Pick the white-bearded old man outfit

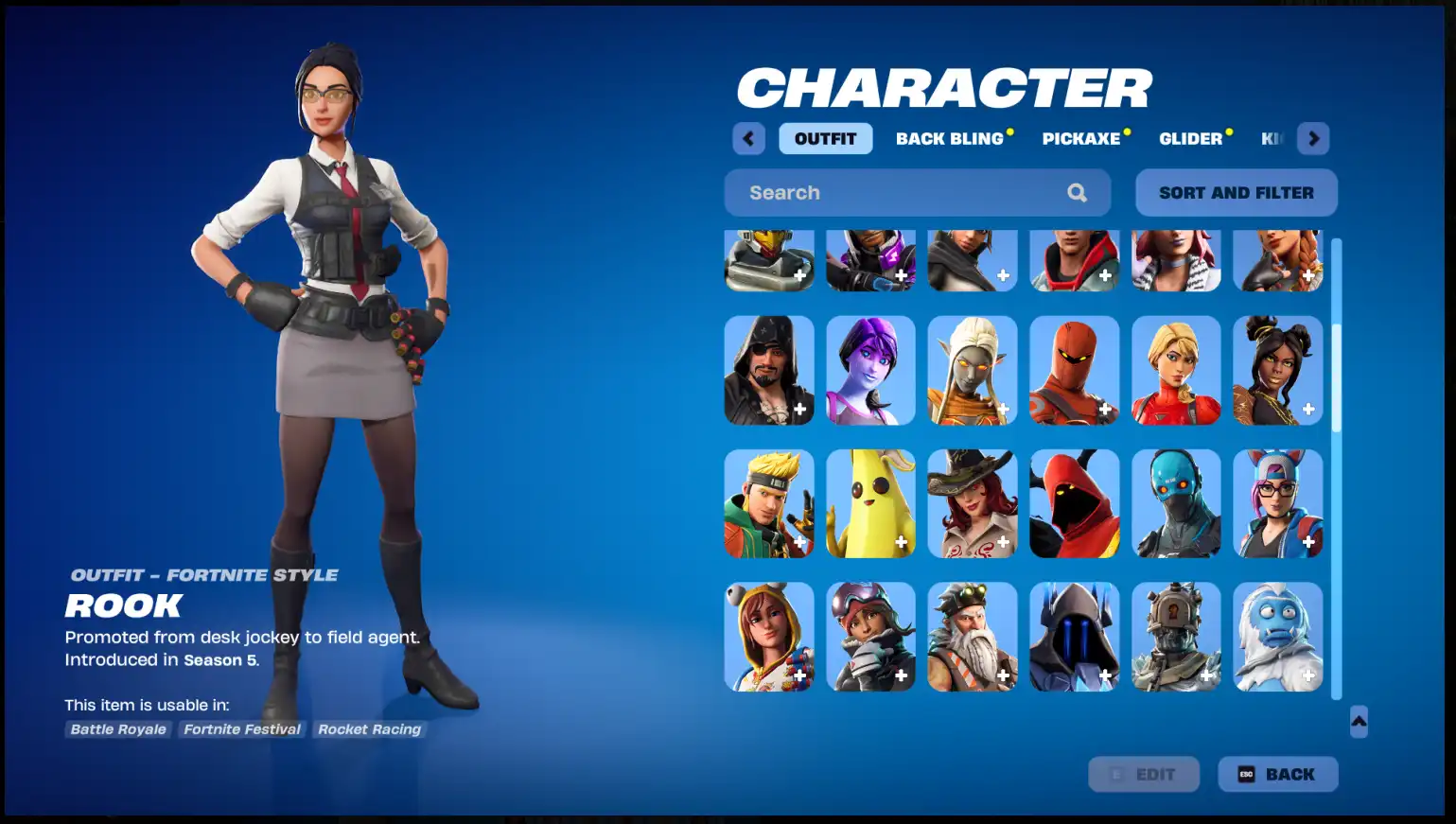(x=972, y=637)
